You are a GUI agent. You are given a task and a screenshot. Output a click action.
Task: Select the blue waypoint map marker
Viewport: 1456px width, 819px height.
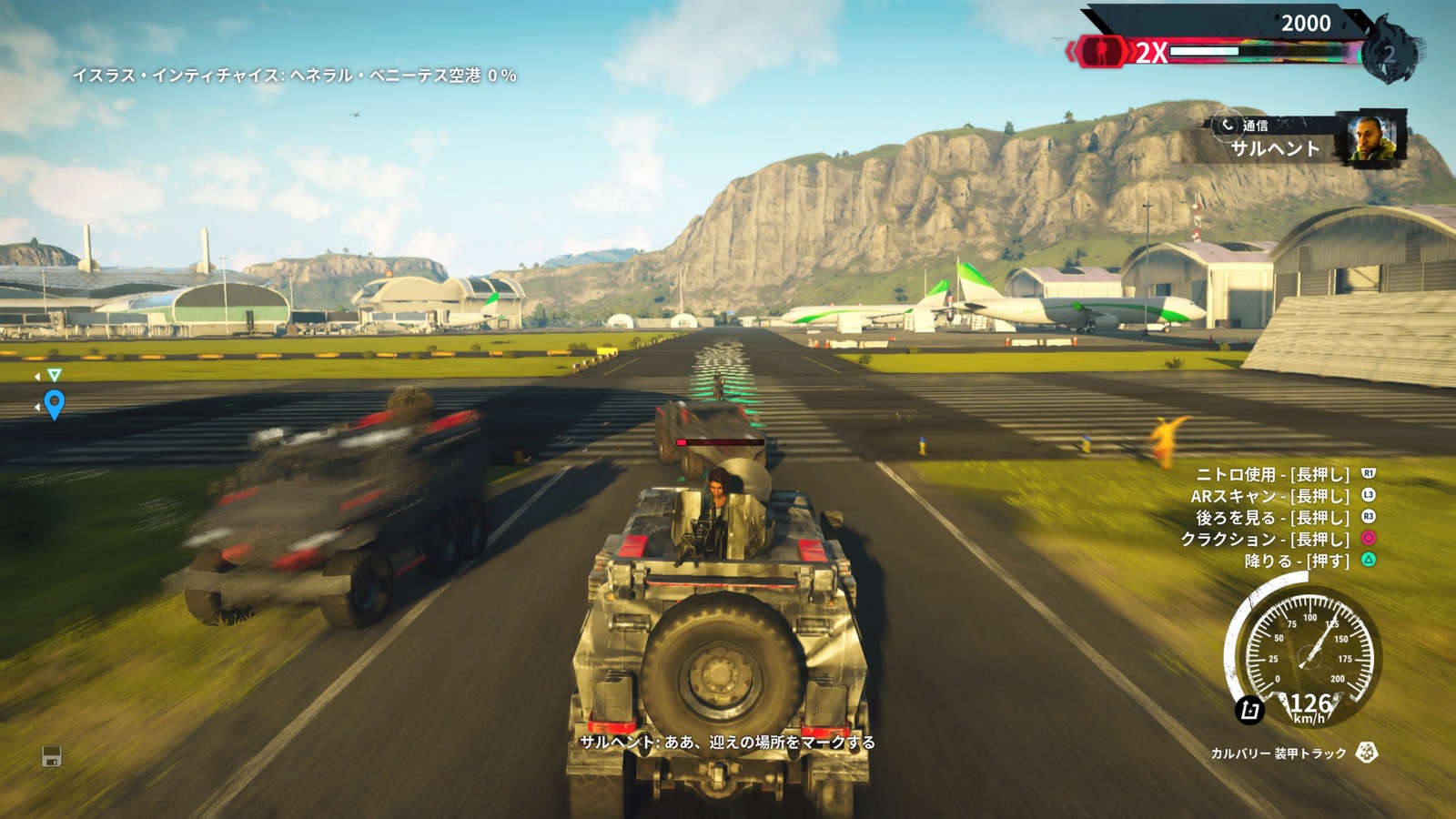(x=55, y=403)
